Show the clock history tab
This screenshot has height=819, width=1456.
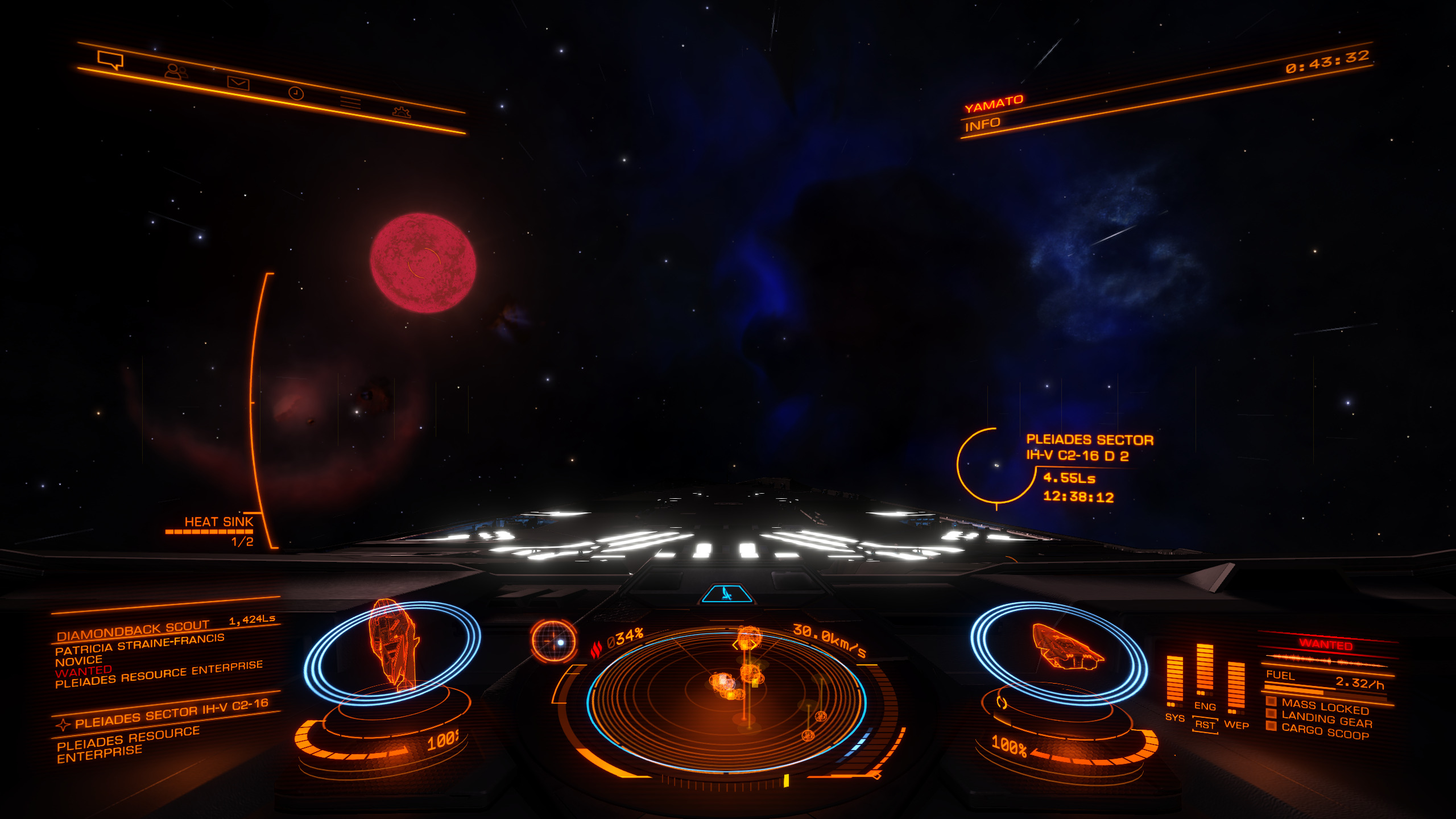click(296, 93)
